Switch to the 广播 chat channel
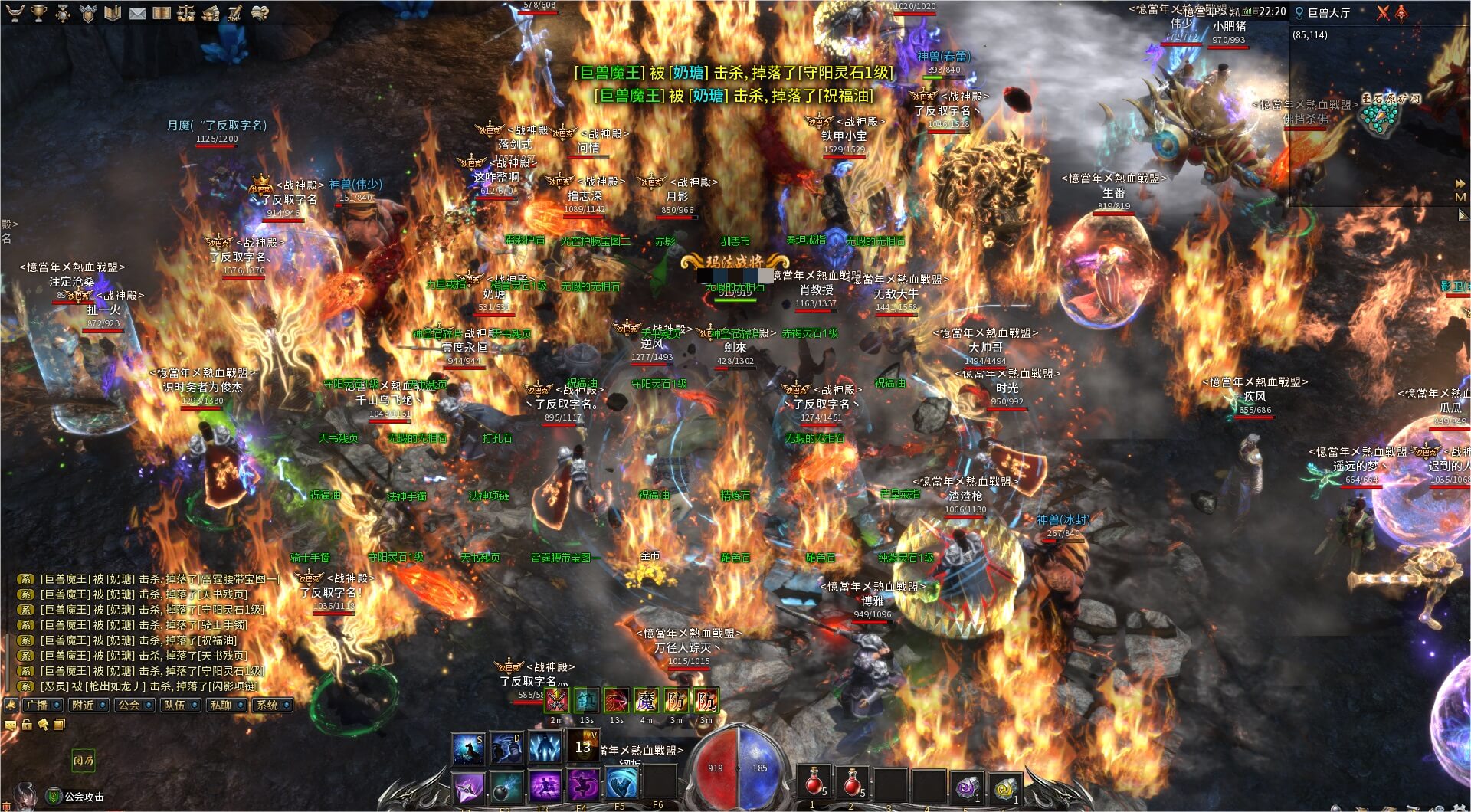Image resolution: width=1471 pixels, height=812 pixels. click(x=41, y=705)
